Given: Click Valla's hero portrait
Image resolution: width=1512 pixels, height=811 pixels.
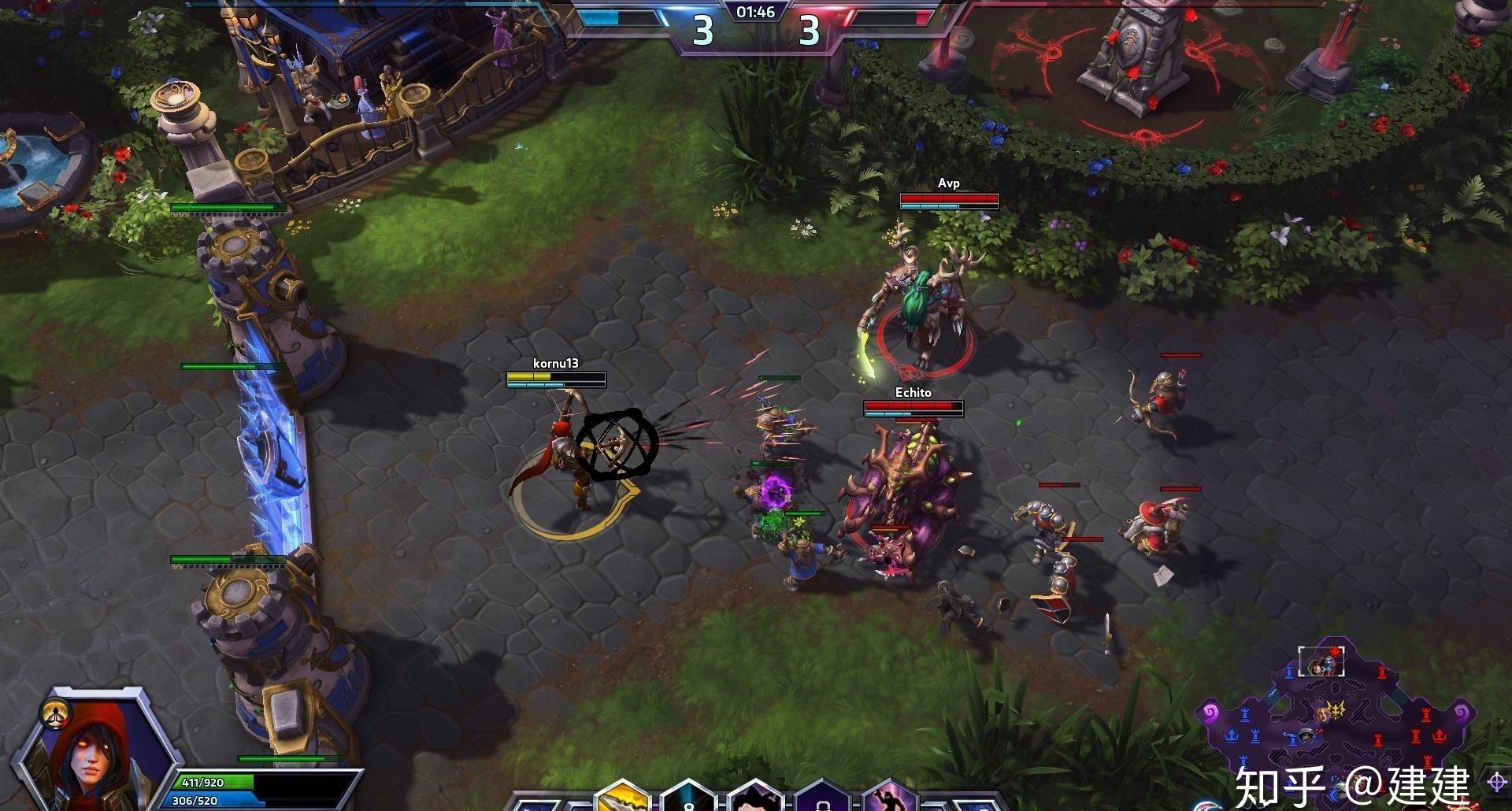Looking at the screenshot, I should [93, 757].
